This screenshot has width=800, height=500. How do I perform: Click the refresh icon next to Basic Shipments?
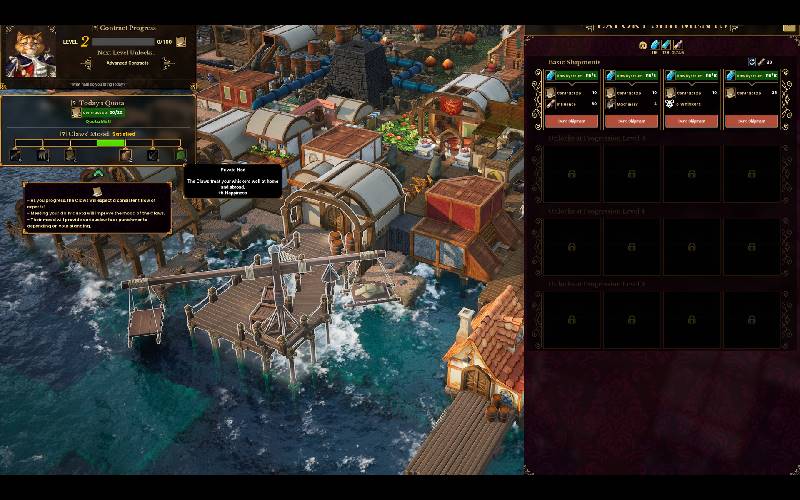pyautogui.click(x=752, y=62)
